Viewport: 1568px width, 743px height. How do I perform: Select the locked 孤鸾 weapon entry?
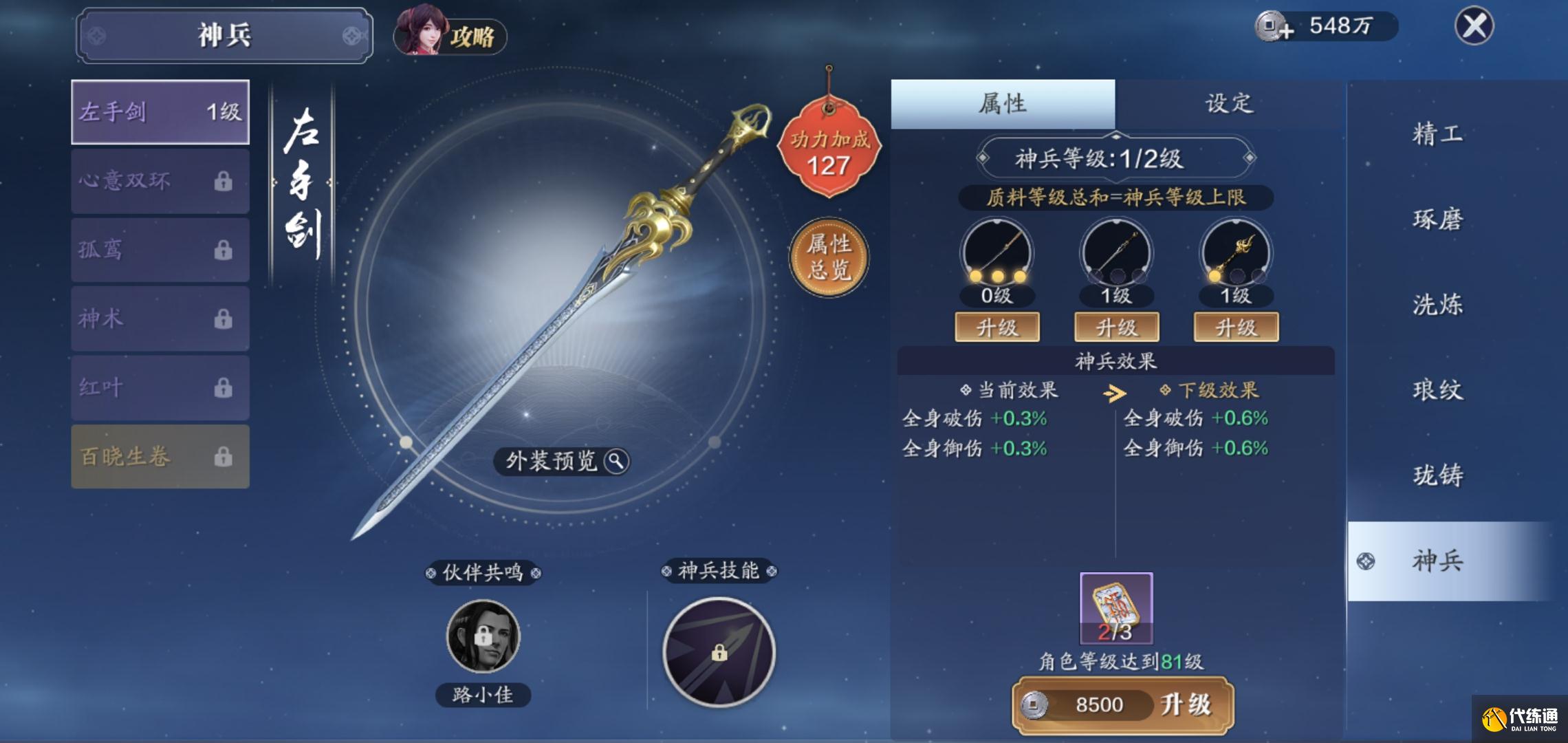[x=160, y=250]
